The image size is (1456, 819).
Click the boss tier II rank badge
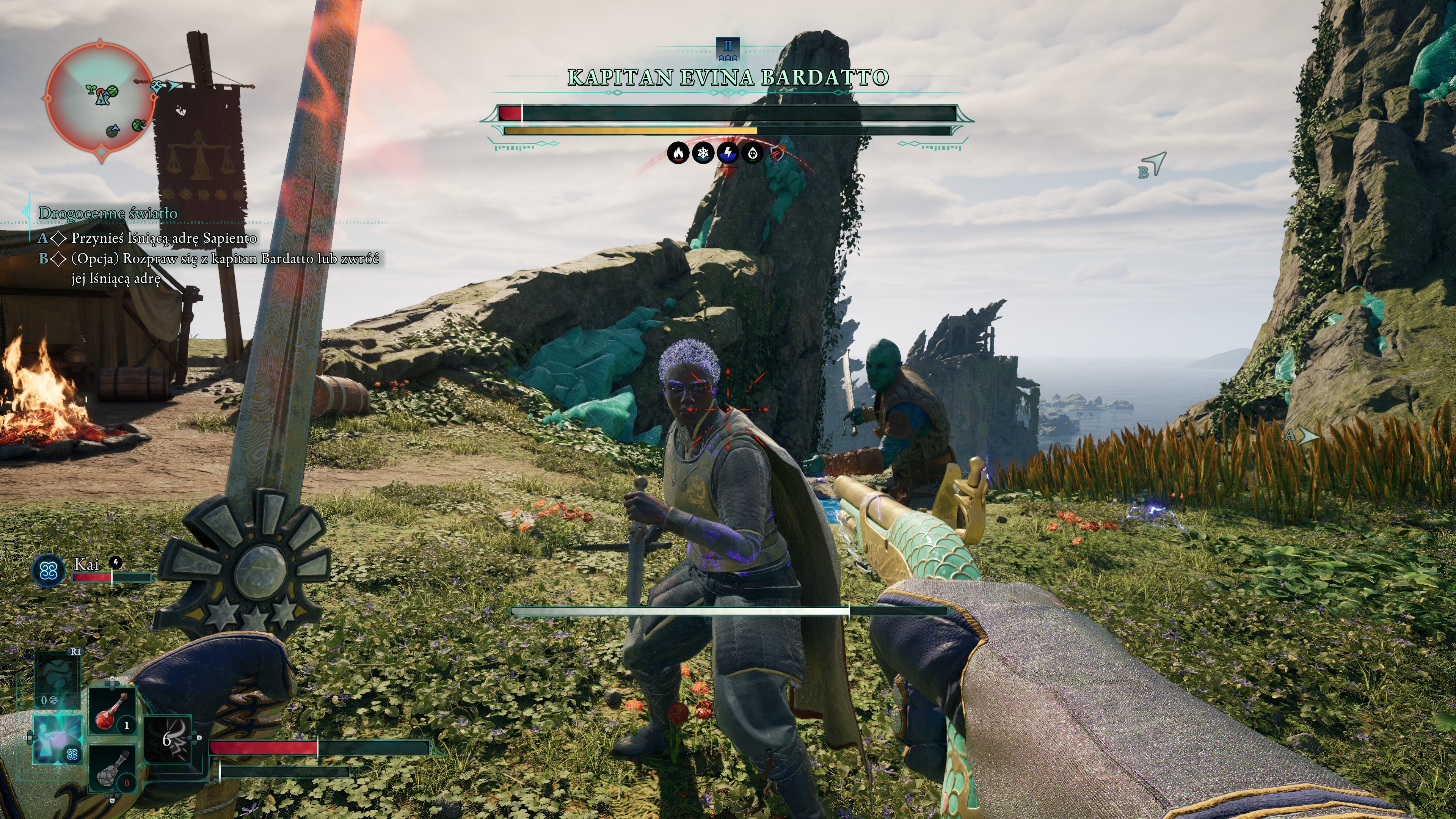coord(728,49)
